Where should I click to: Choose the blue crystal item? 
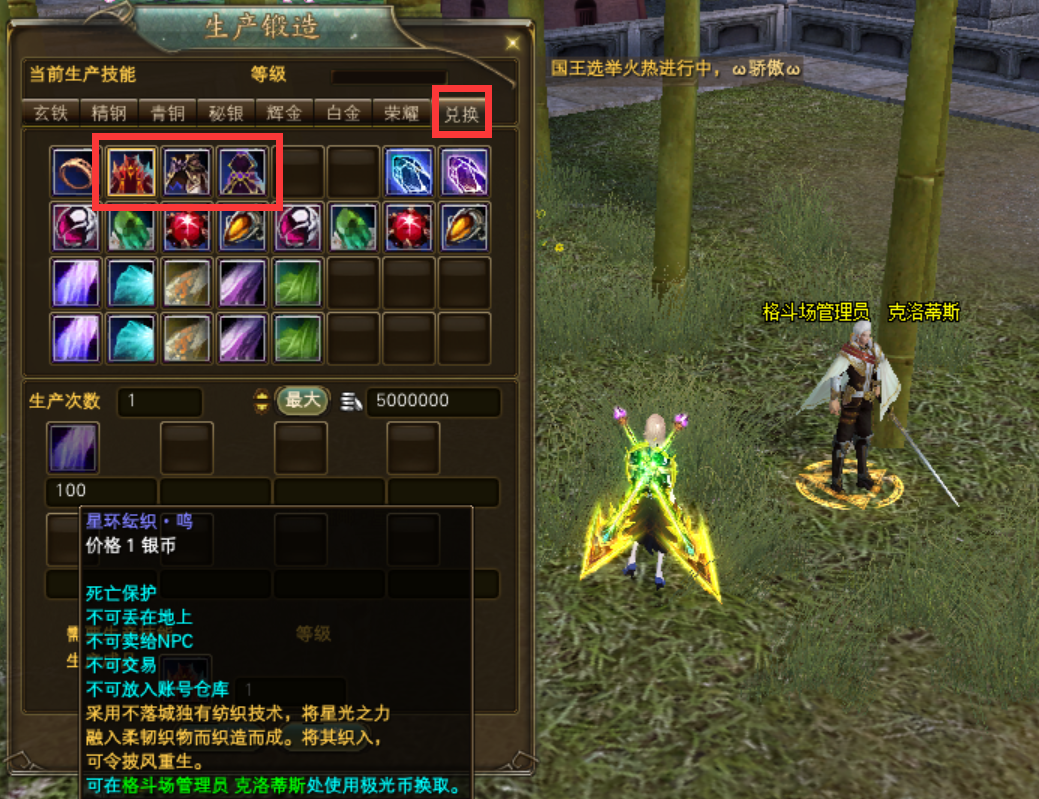tap(409, 172)
